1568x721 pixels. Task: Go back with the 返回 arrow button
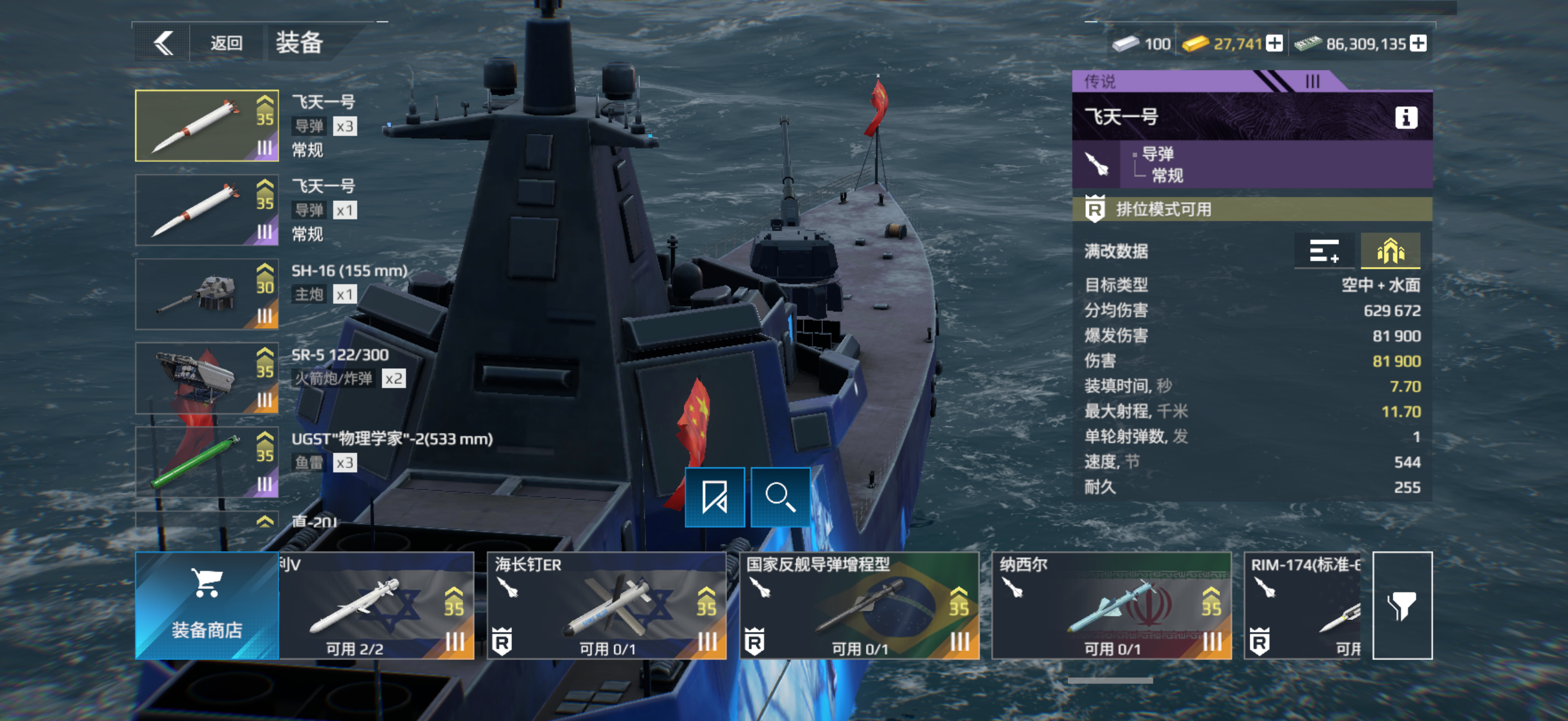coord(163,43)
